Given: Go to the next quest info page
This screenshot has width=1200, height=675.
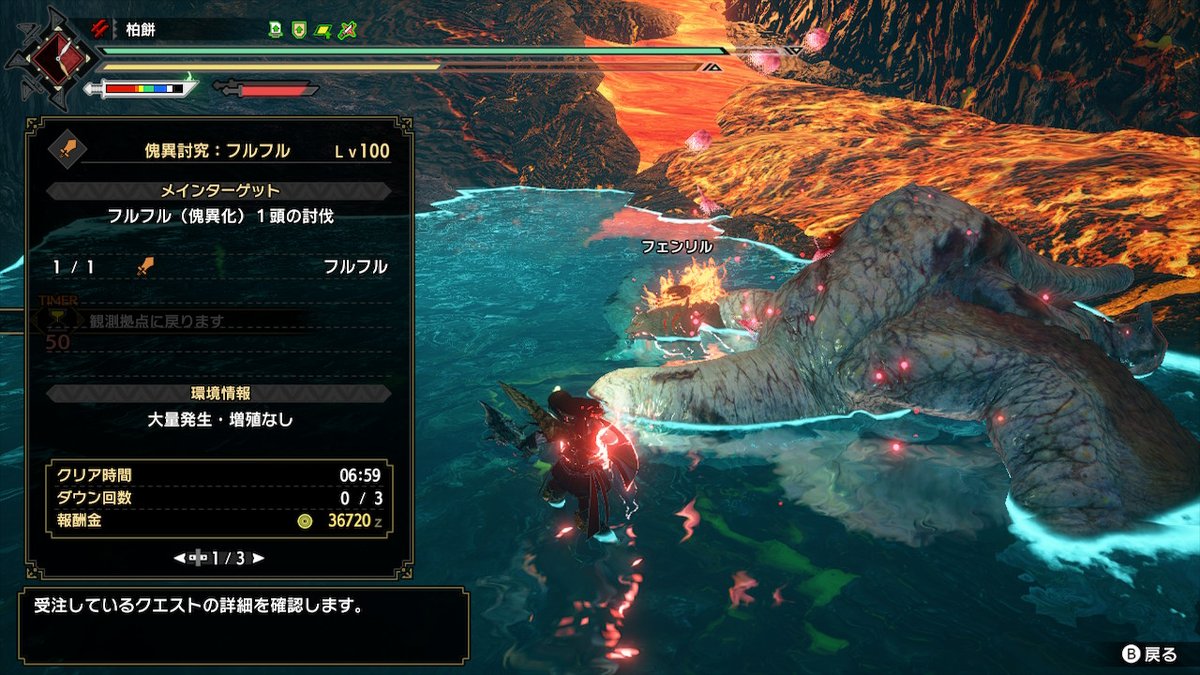Looking at the screenshot, I should pos(258,557).
